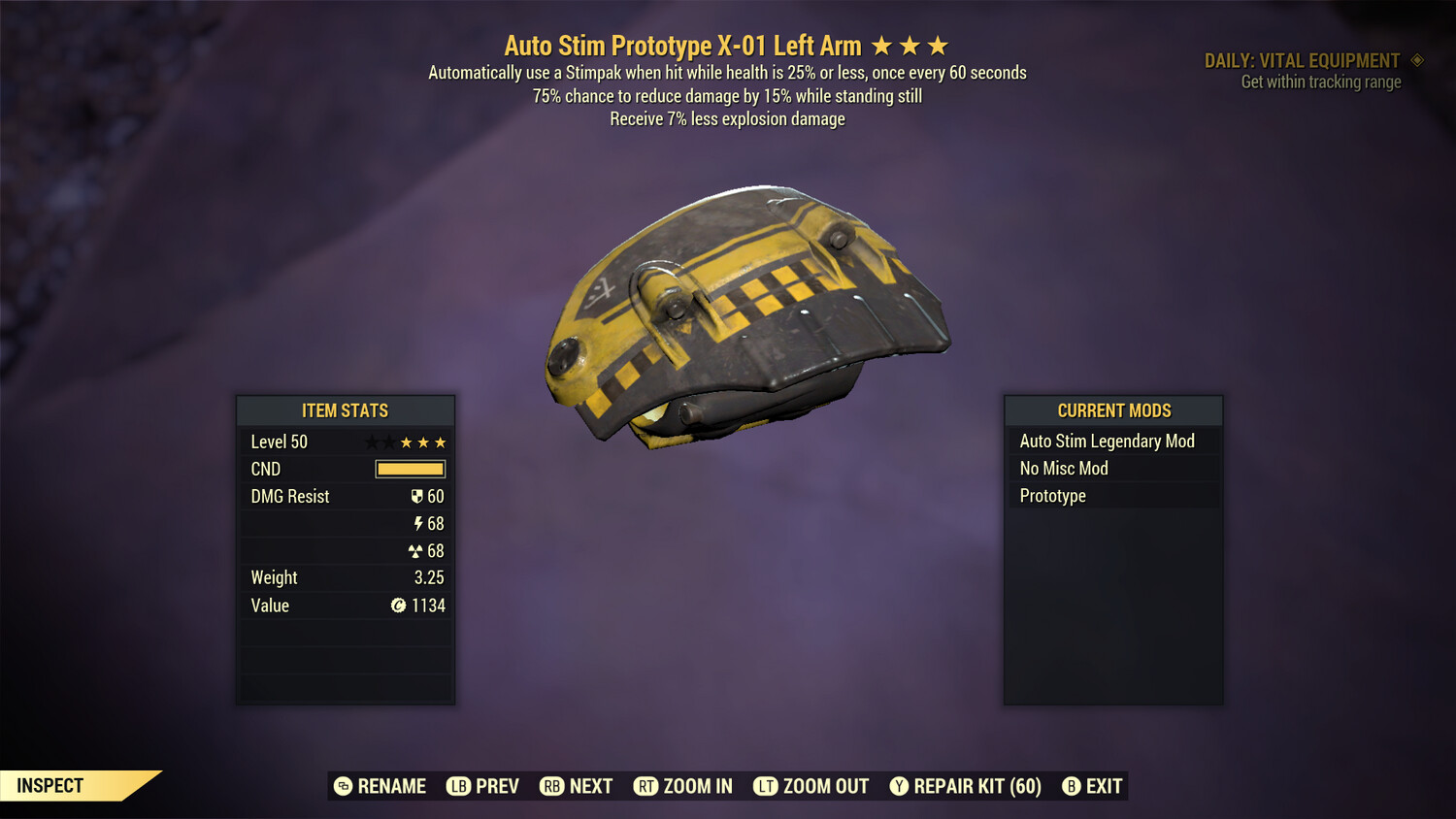Click the caps icon next to Value 1134

(x=401, y=606)
